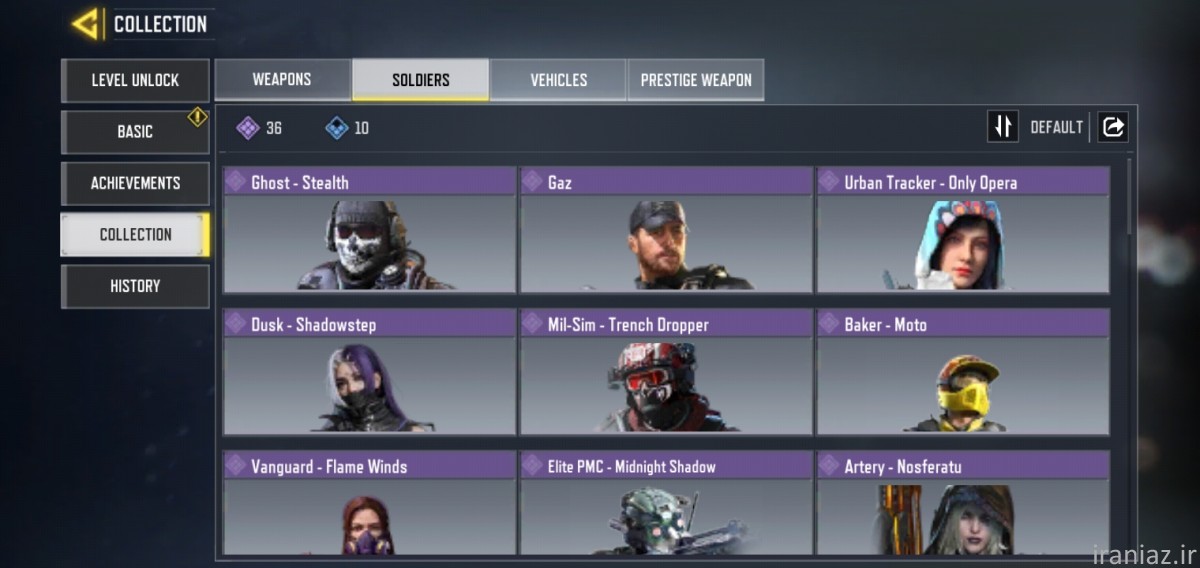Switch to the Weapons tab
This screenshot has width=1200, height=568.
(282, 80)
